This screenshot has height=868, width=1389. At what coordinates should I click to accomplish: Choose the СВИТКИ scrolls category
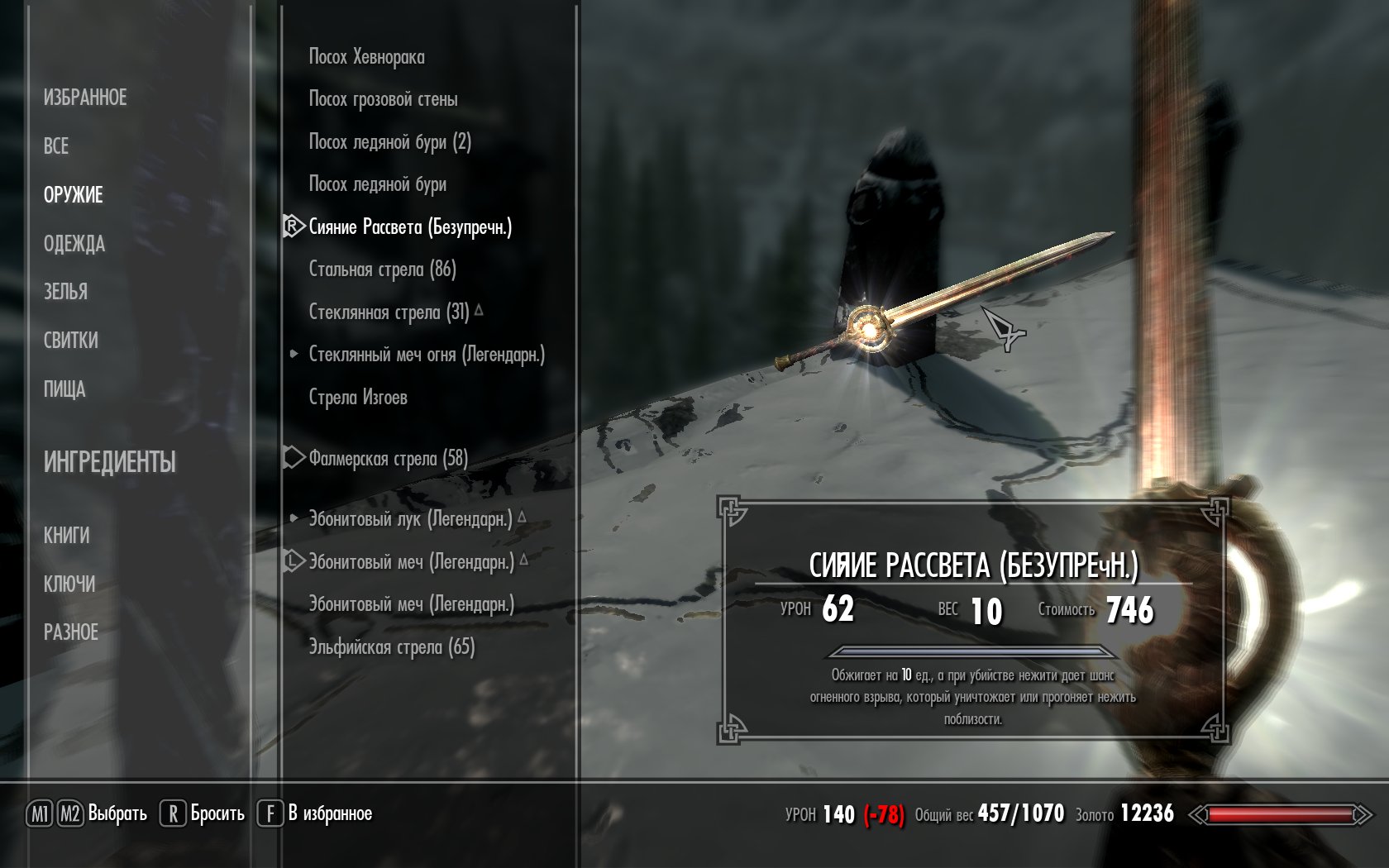71,341
